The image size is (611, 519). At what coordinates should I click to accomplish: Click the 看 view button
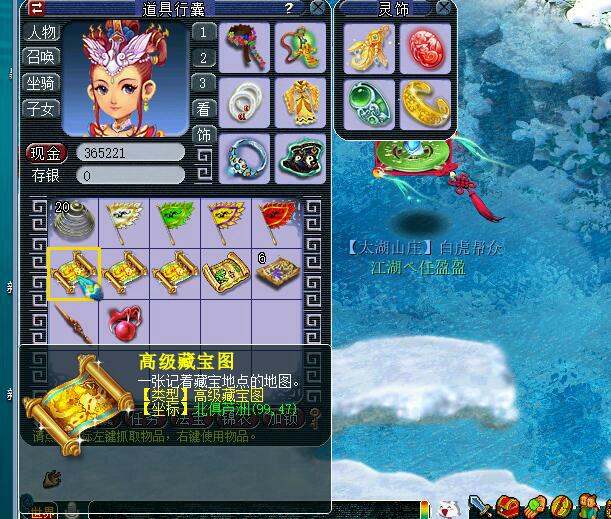[x=203, y=109]
